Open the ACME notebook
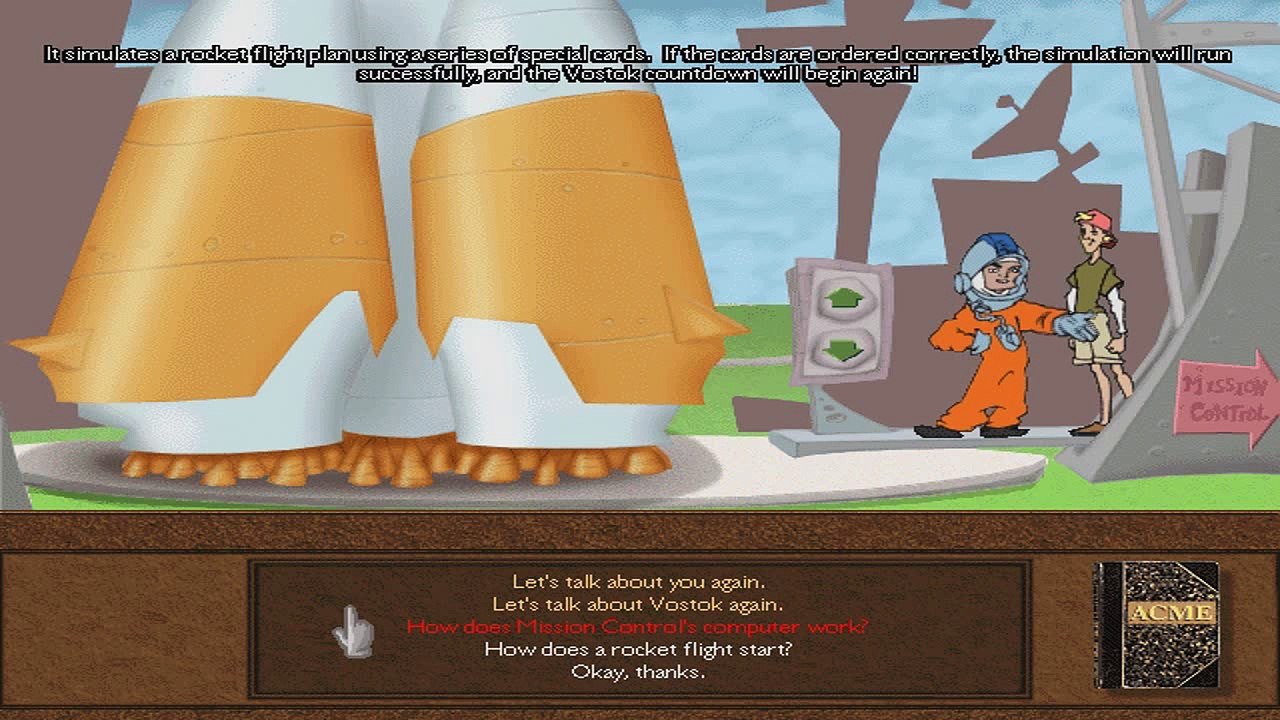Viewport: 1280px width, 720px height. point(1157,625)
